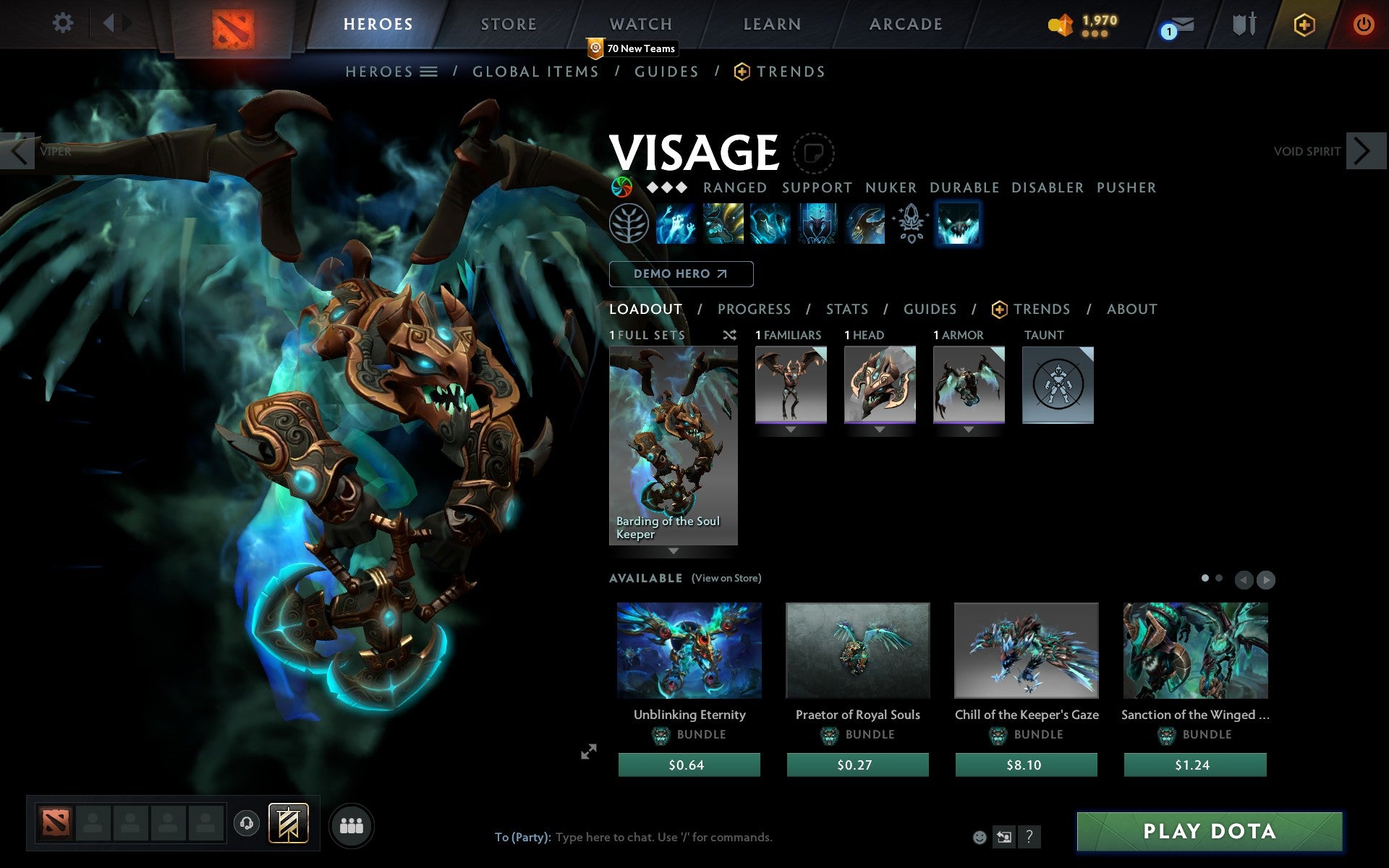Click the Unblinking Eternity bundle thumbnail
The width and height of the screenshot is (1389, 868).
tap(689, 650)
